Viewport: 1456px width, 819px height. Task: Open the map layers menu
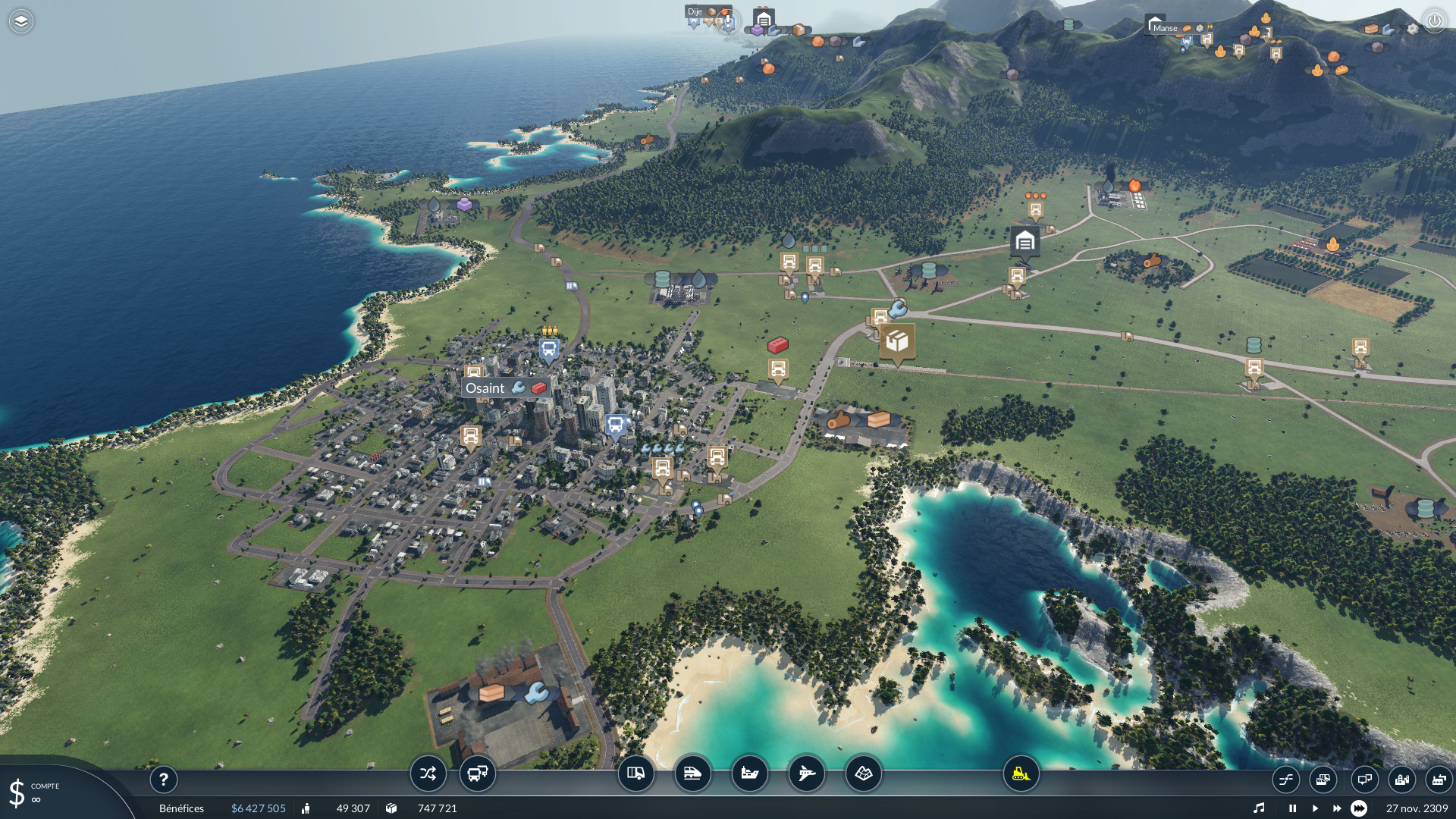pyautogui.click(x=21, y=21)
